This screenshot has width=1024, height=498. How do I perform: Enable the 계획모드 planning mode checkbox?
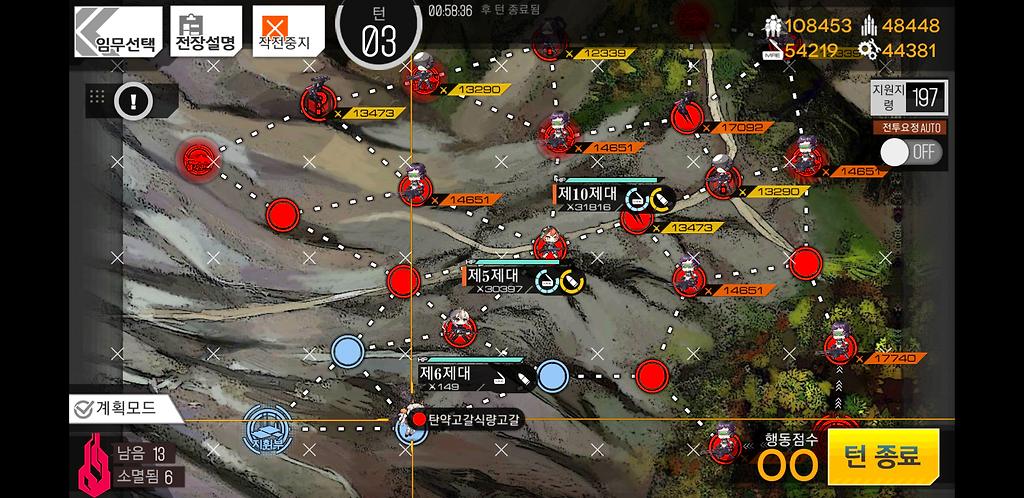click(x=84, y=408)
